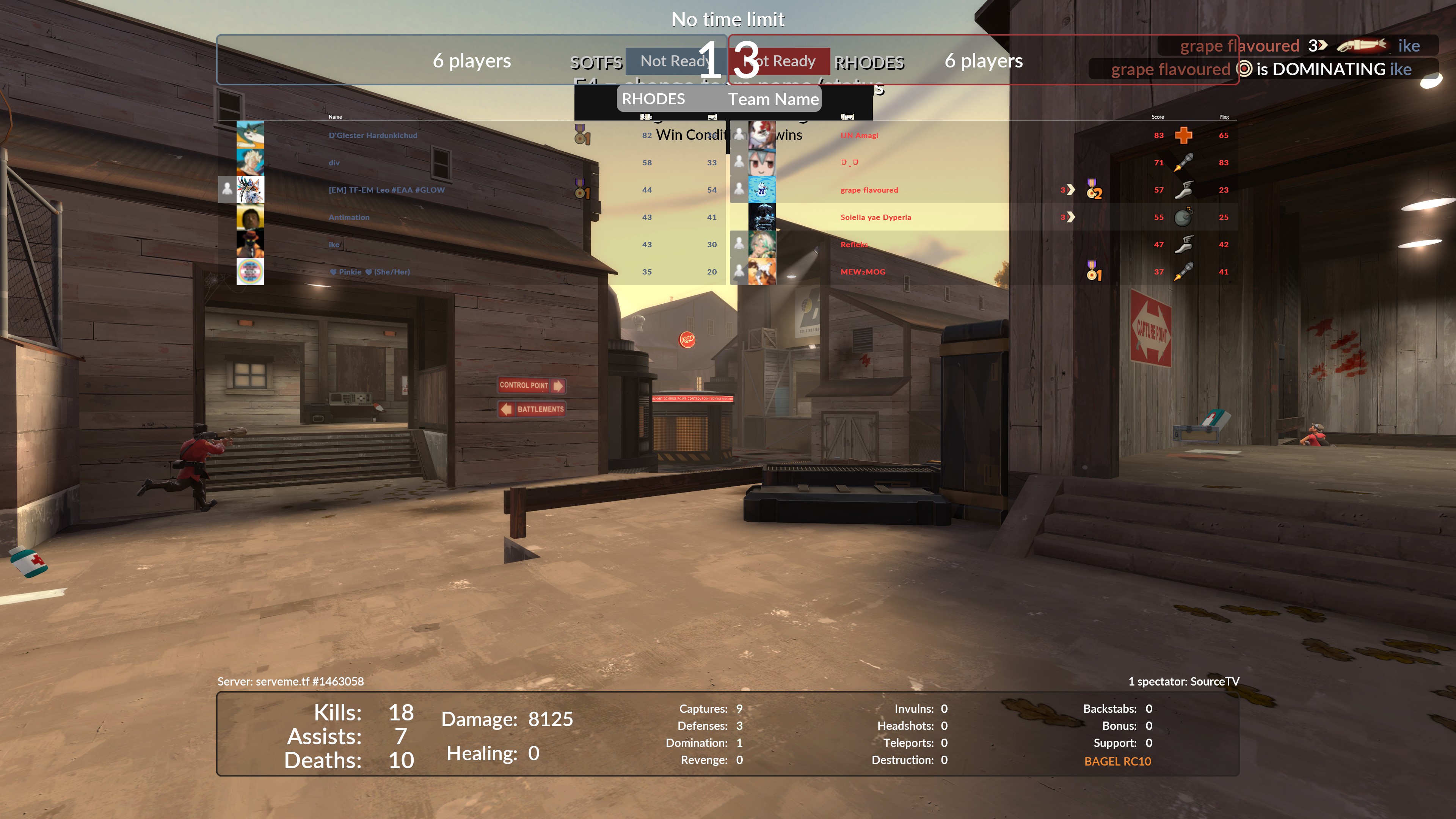Select Soiella yae Dyperia's highlighted row
The image size is (1456, 819).
pyautogui.click(x=875, y=218)
